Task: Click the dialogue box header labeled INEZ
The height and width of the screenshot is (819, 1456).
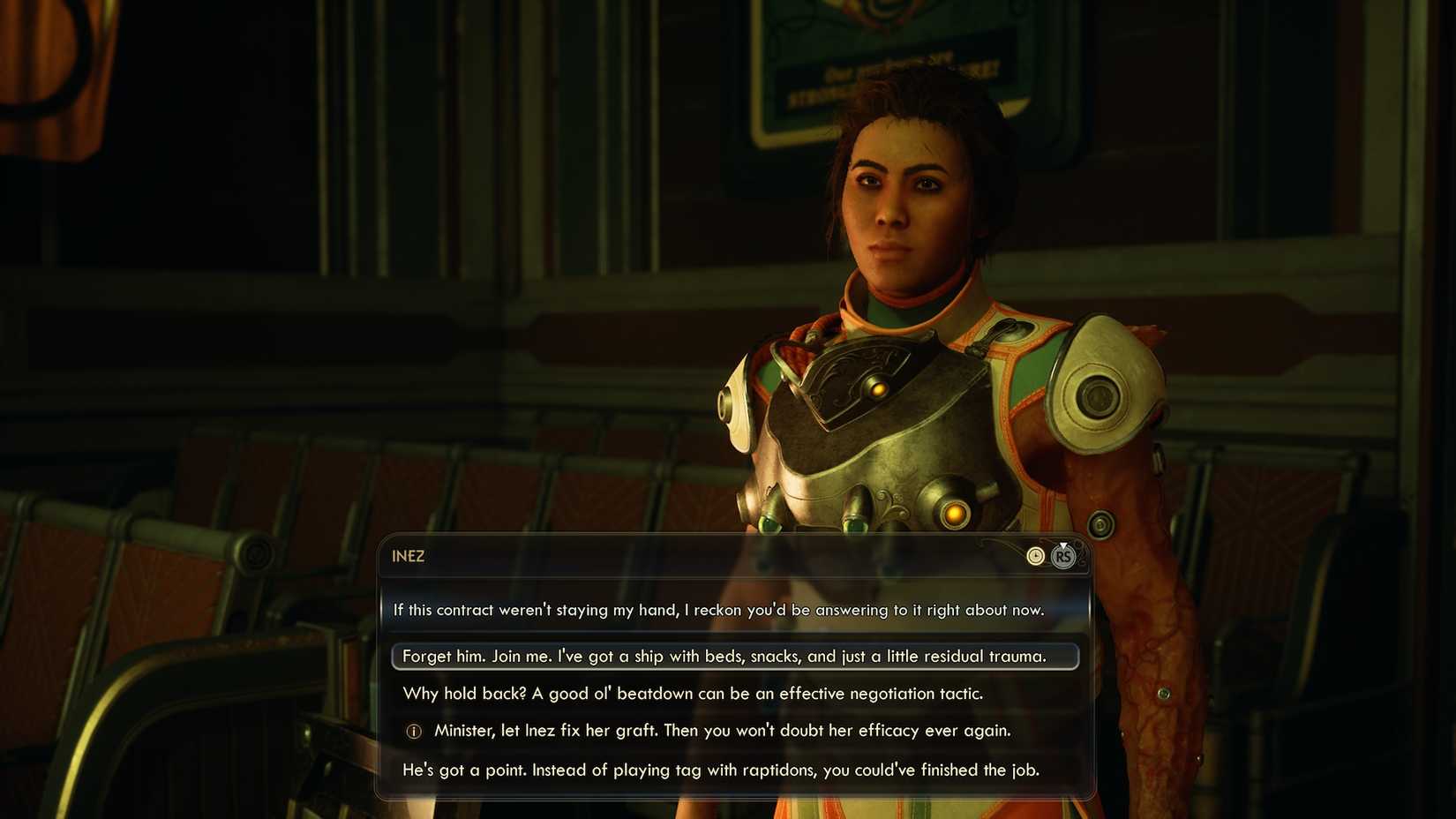Action: [x=409, y=557]
